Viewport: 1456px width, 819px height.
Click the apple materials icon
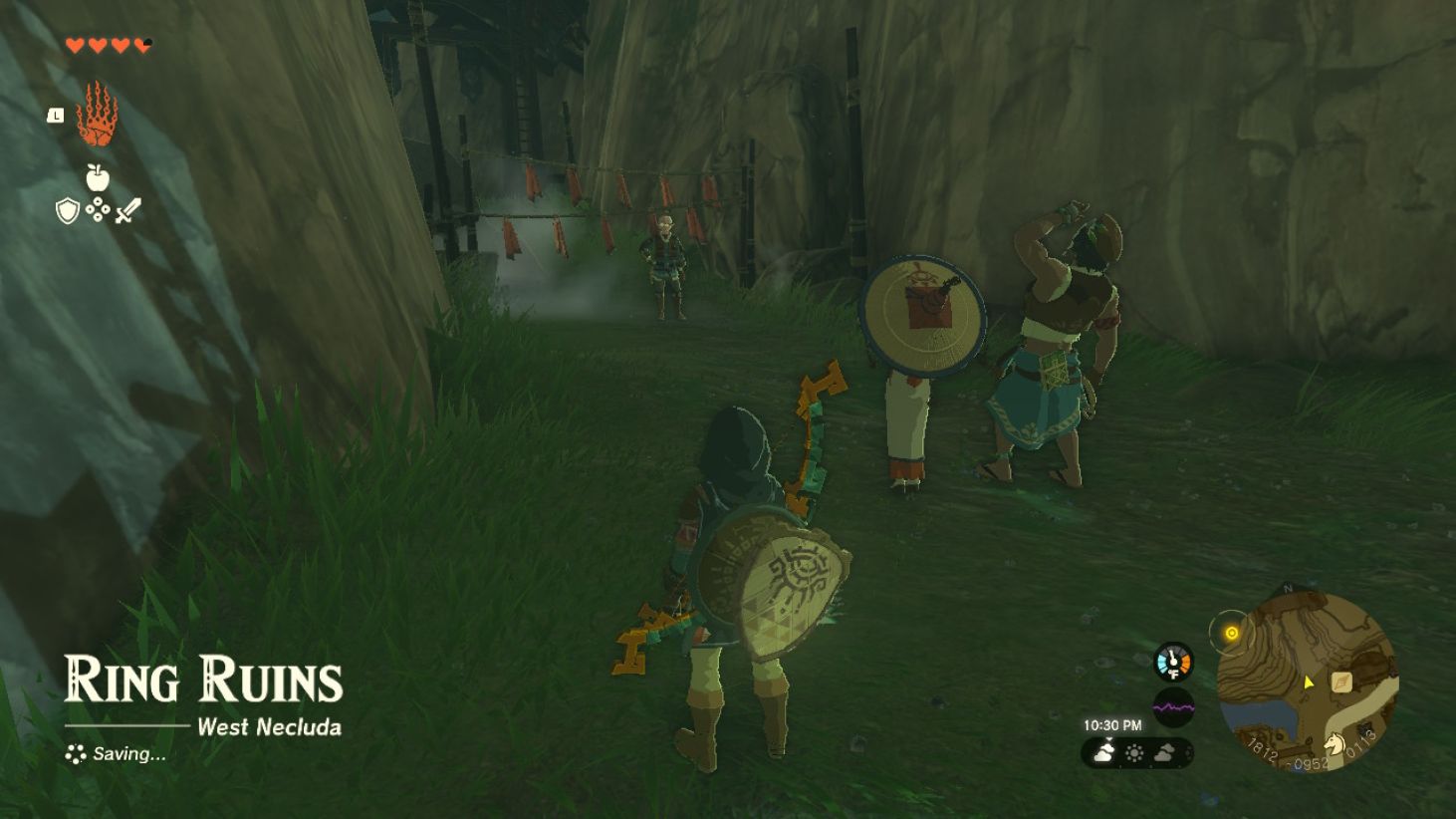tap(98, 176)
